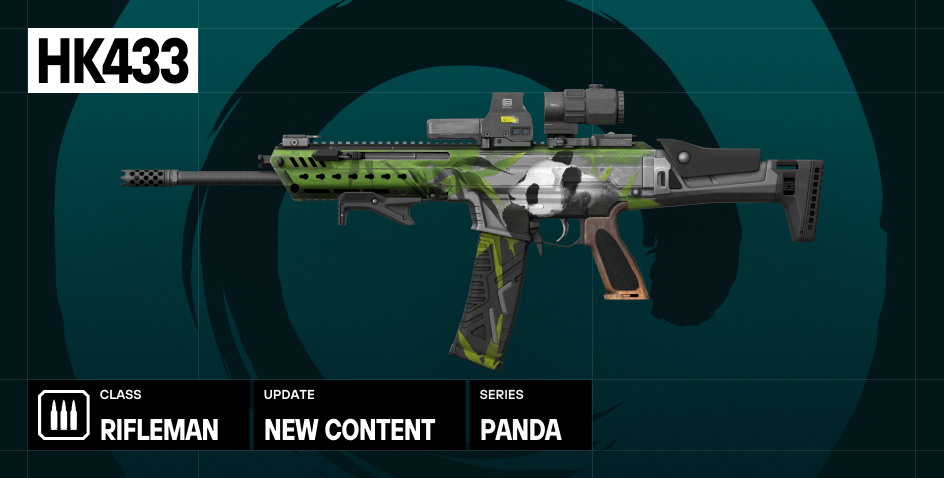Click the Rifleman class bullets icon
The image size is (944, 478).
[63, 415]
